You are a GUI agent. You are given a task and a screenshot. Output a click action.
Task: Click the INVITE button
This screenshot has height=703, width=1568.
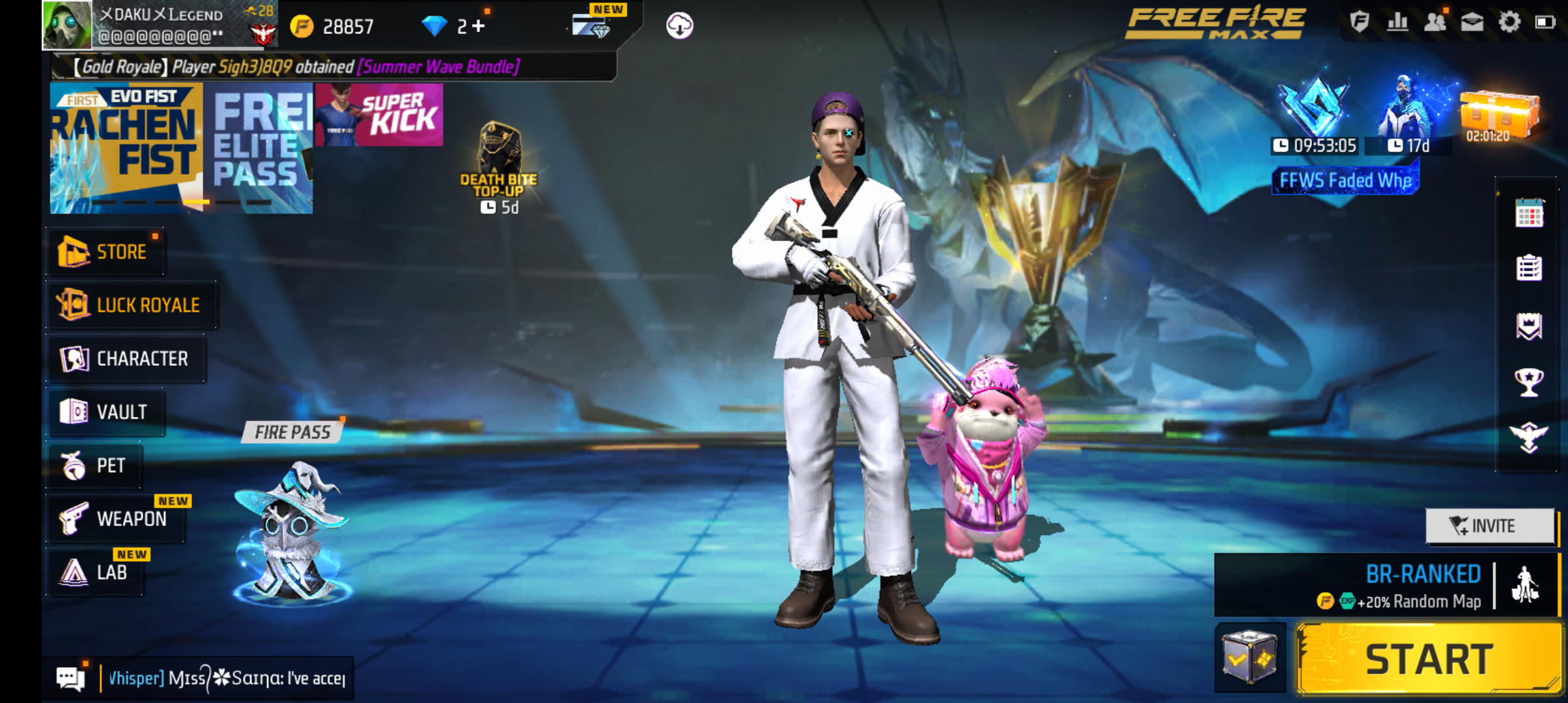(1491, 525)
